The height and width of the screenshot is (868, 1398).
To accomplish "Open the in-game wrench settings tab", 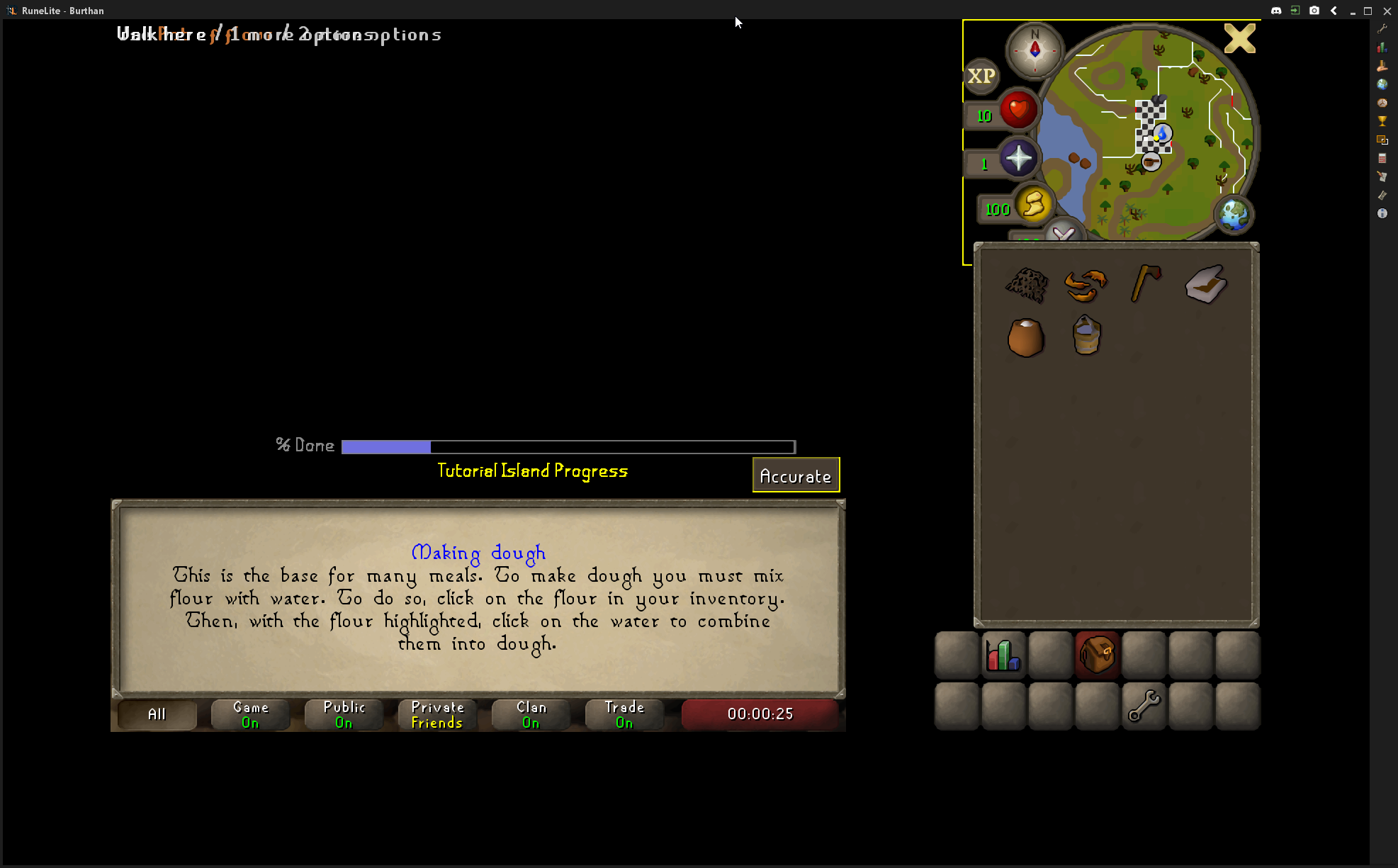I will click(x=1144, y=706).
